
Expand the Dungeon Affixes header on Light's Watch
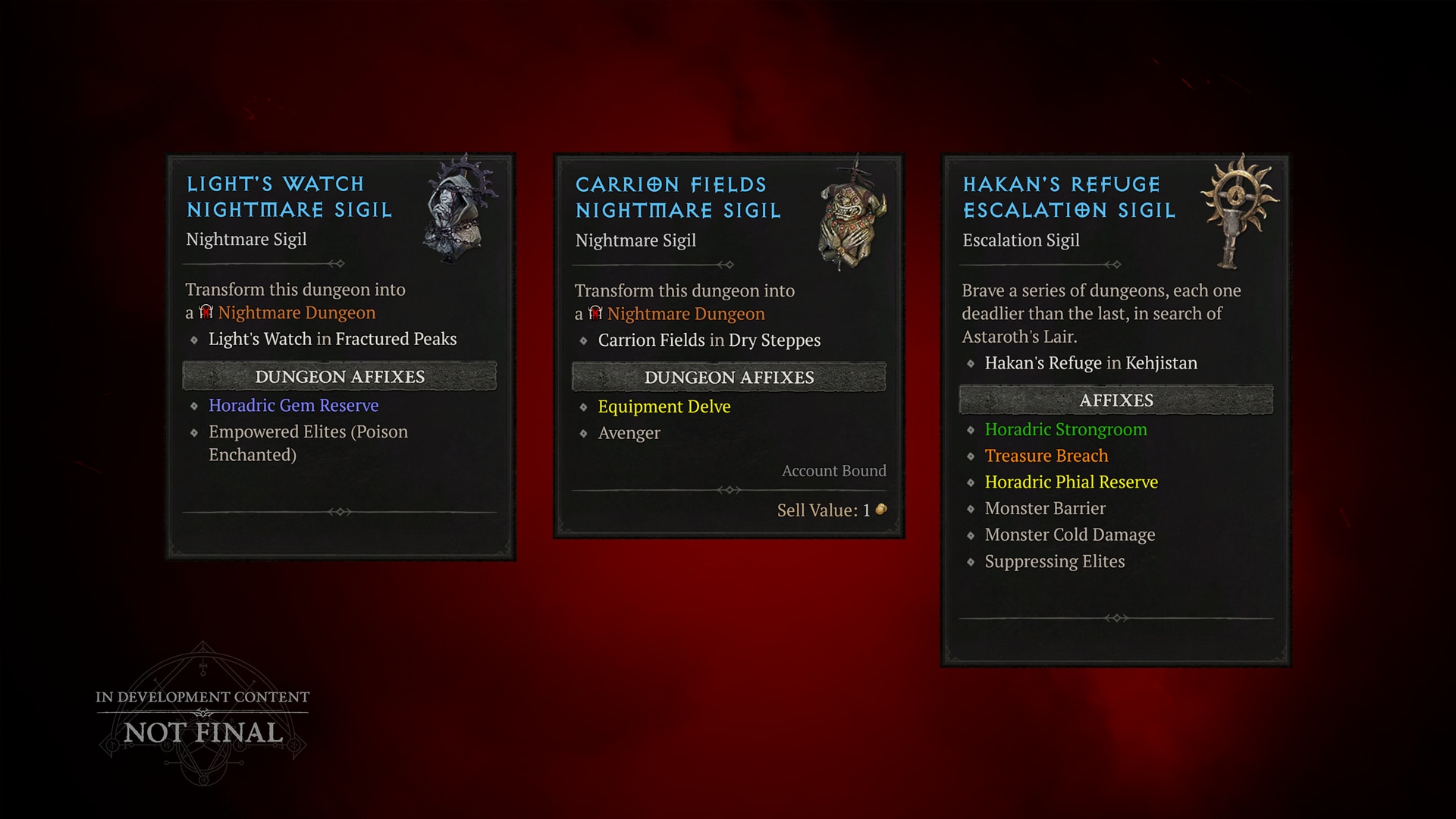[x=338, y=376]
